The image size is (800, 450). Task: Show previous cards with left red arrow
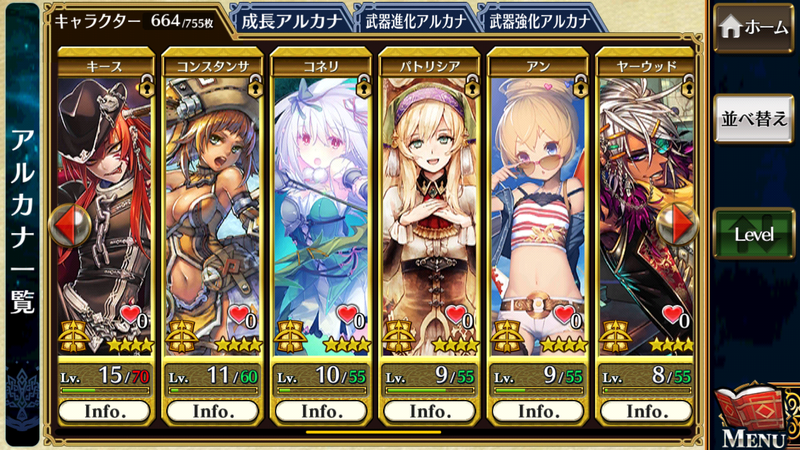pyautogui.click(x=64, y=225)
